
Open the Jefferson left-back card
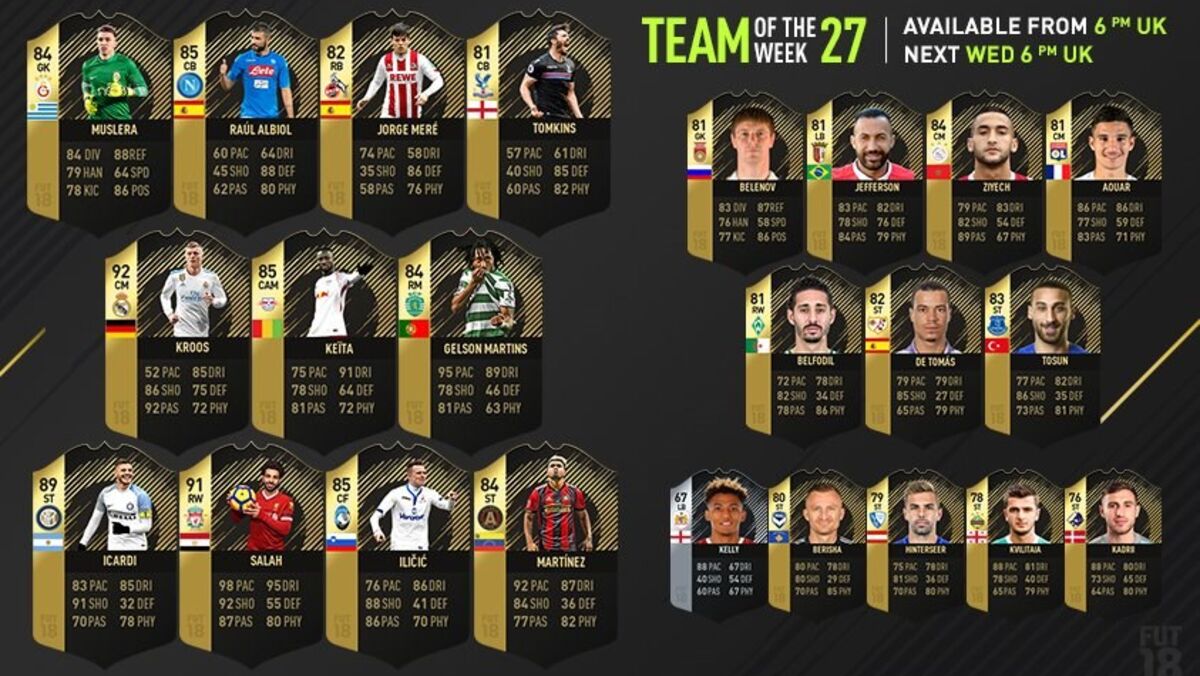coord(865,180)
